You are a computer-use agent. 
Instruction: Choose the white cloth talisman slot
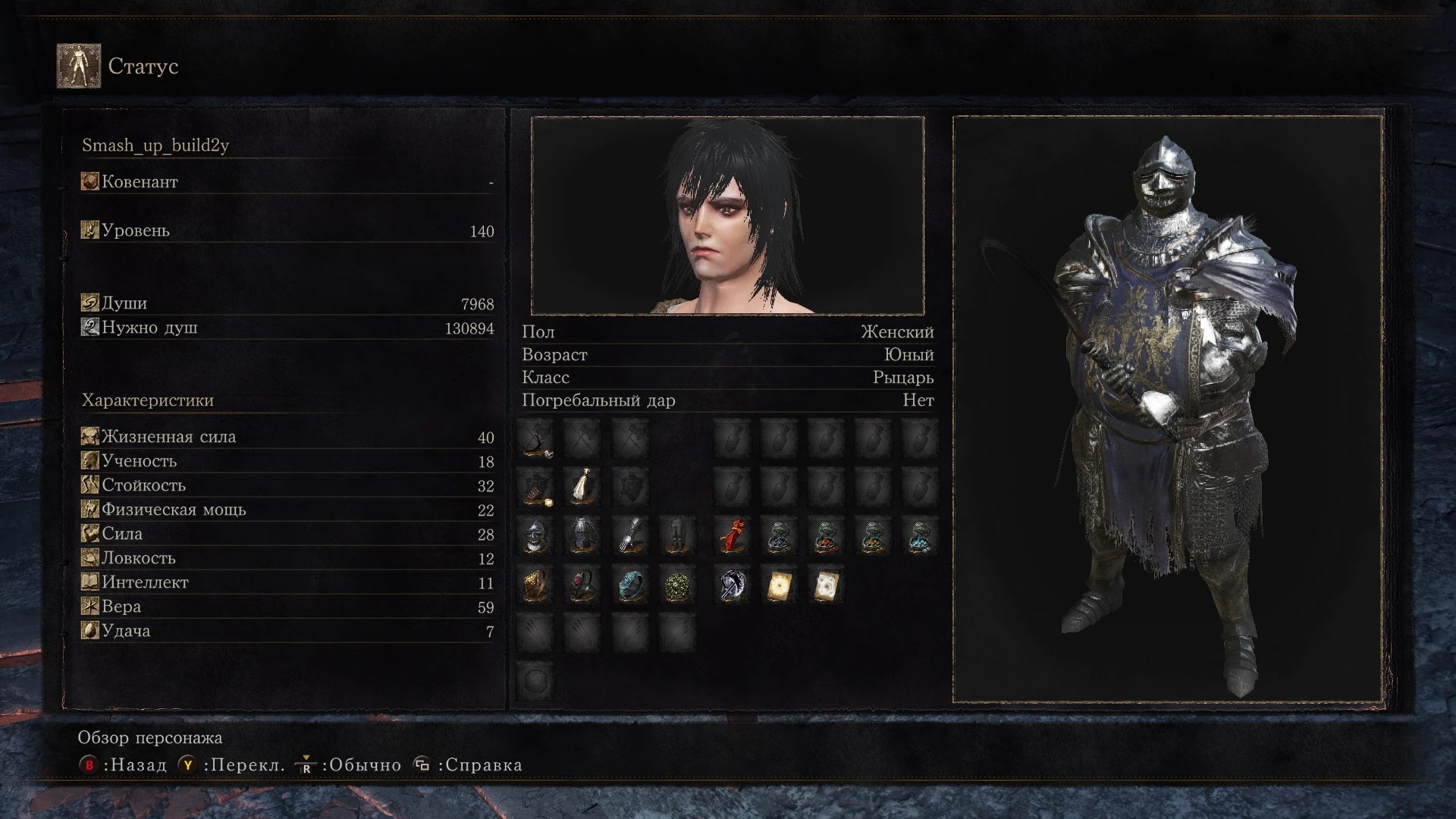tap(582, 488)
